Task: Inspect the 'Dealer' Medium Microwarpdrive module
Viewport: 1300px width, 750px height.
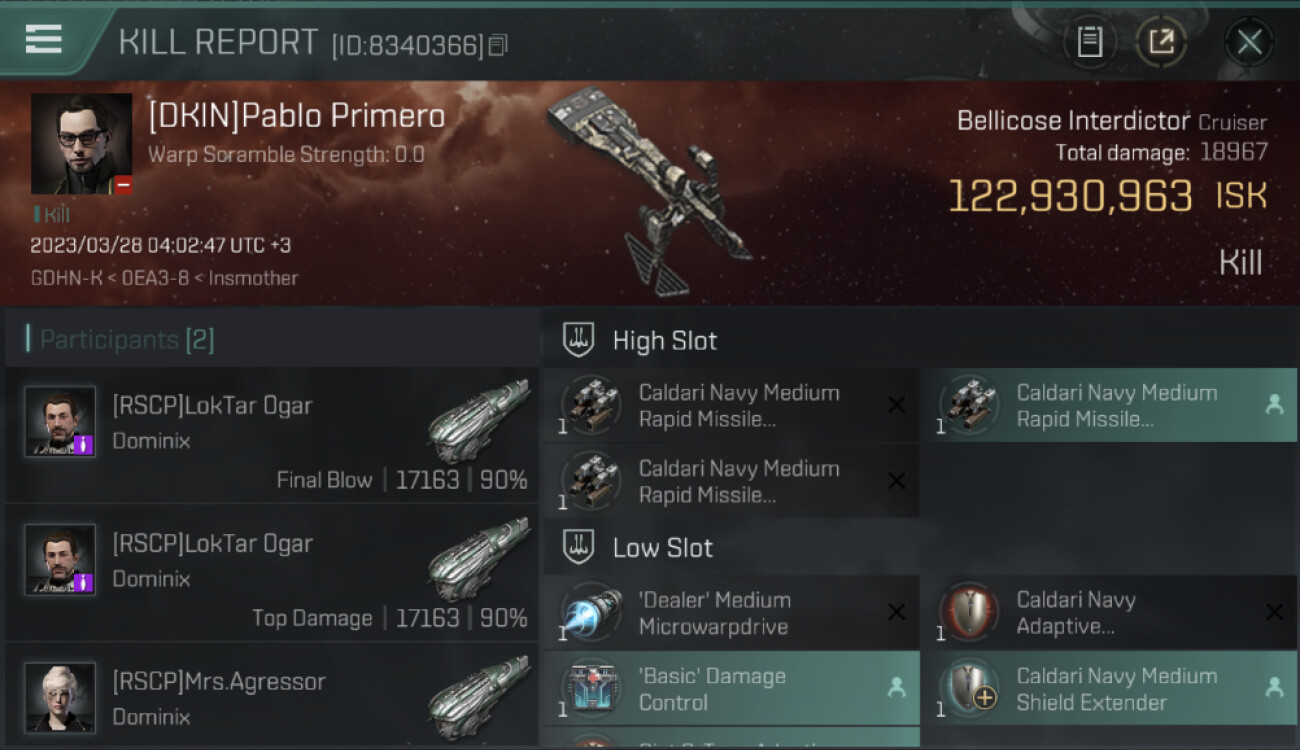Action: tap(731, 613)
